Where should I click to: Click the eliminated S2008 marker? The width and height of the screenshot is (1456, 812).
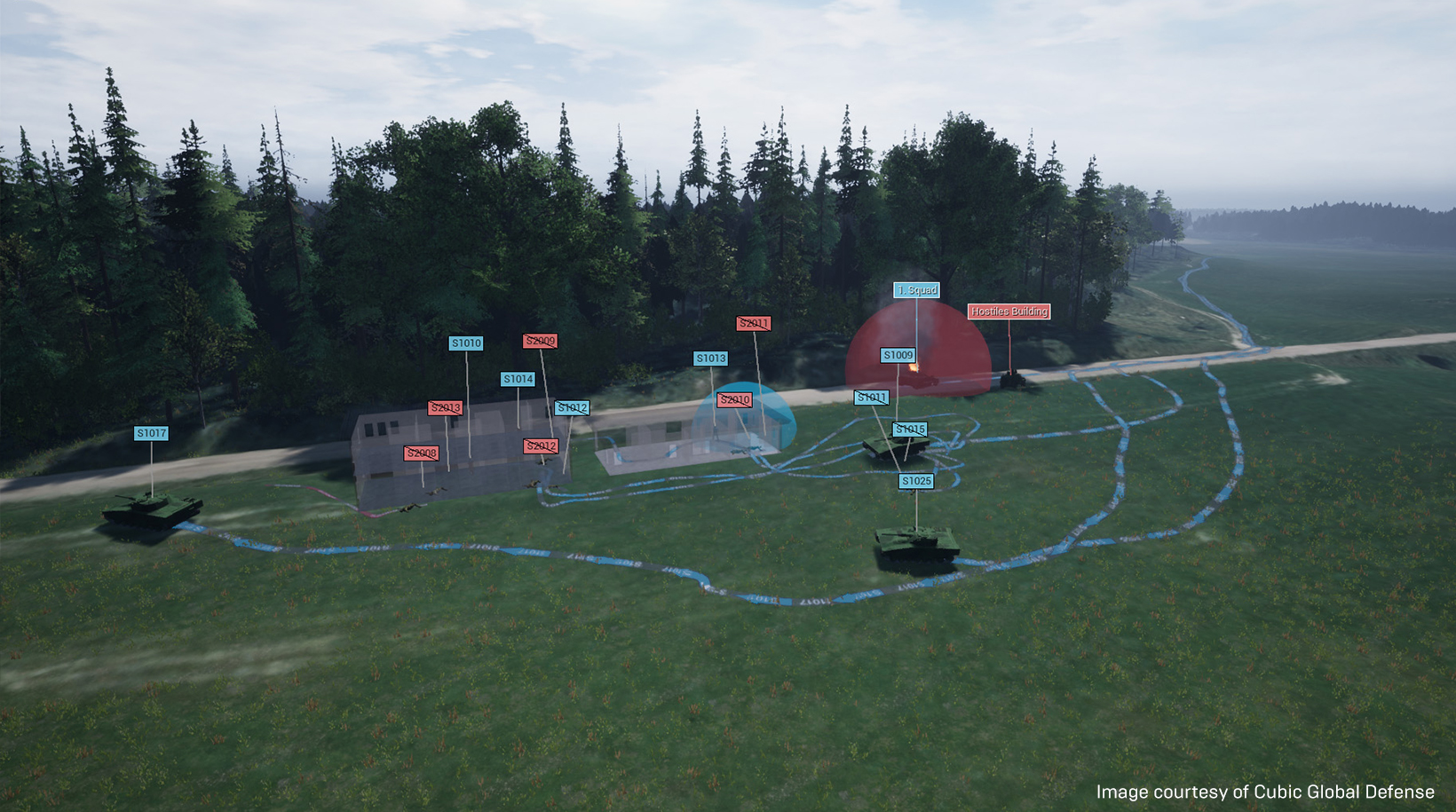tap(420, 453)
